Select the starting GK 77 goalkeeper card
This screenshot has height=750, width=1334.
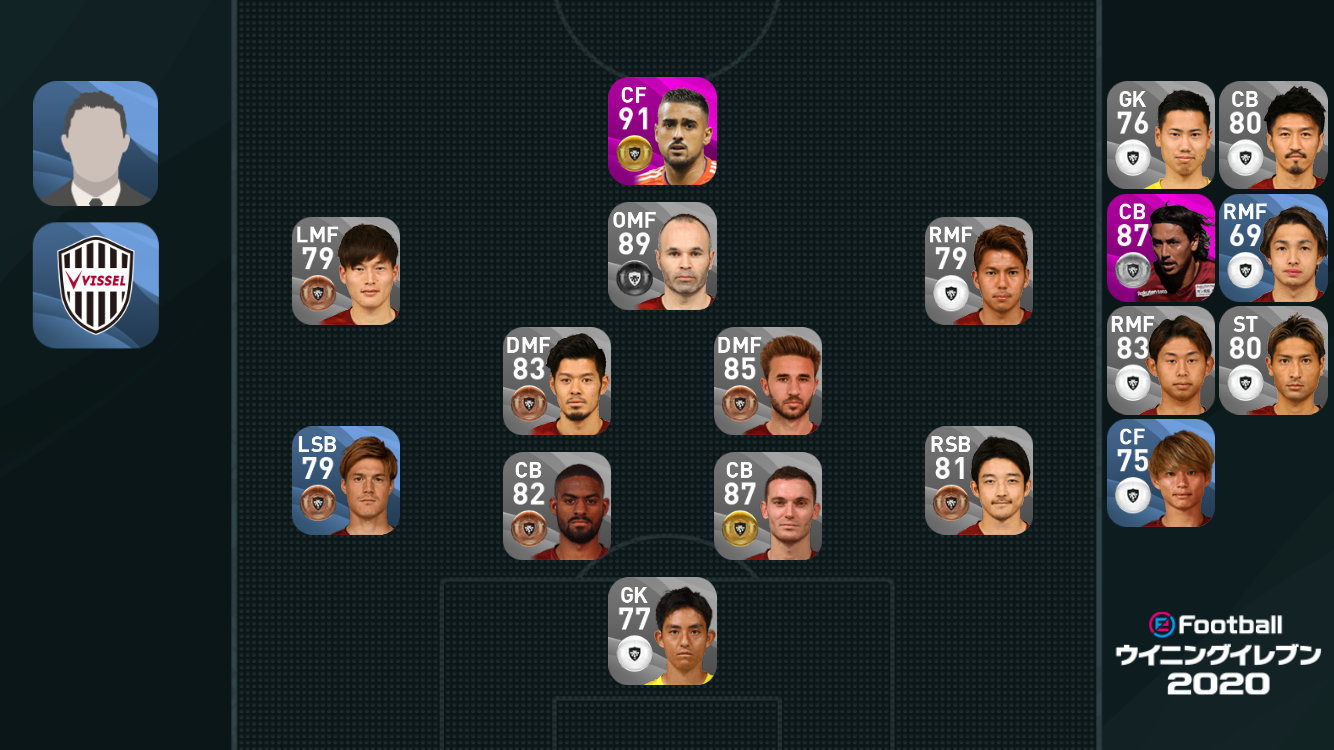[x=662, y=631]
